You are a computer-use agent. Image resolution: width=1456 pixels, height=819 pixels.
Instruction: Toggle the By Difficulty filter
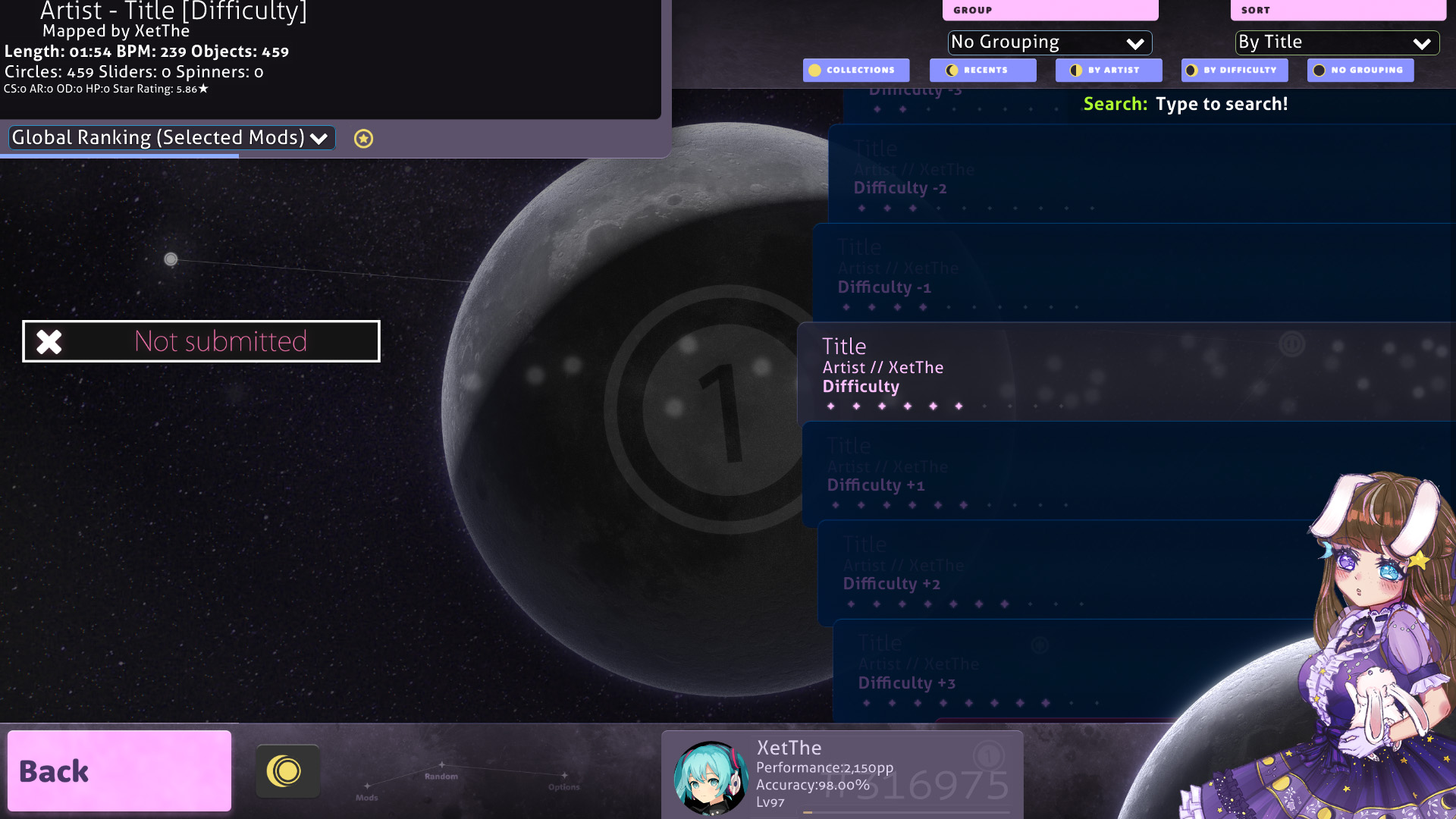tap(1234, 70)
